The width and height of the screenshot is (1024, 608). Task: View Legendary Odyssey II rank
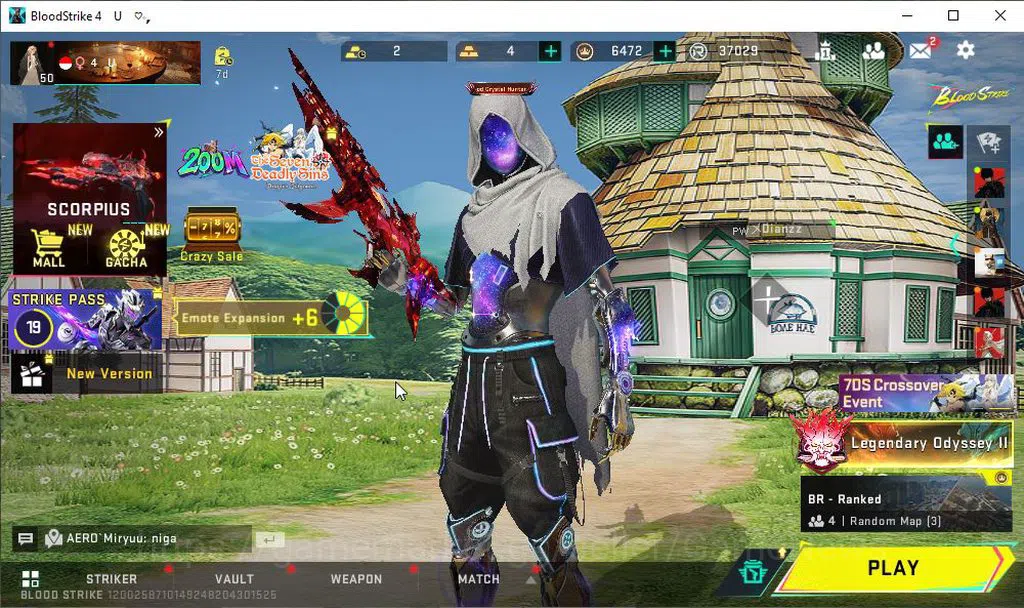tap(905, 443)
